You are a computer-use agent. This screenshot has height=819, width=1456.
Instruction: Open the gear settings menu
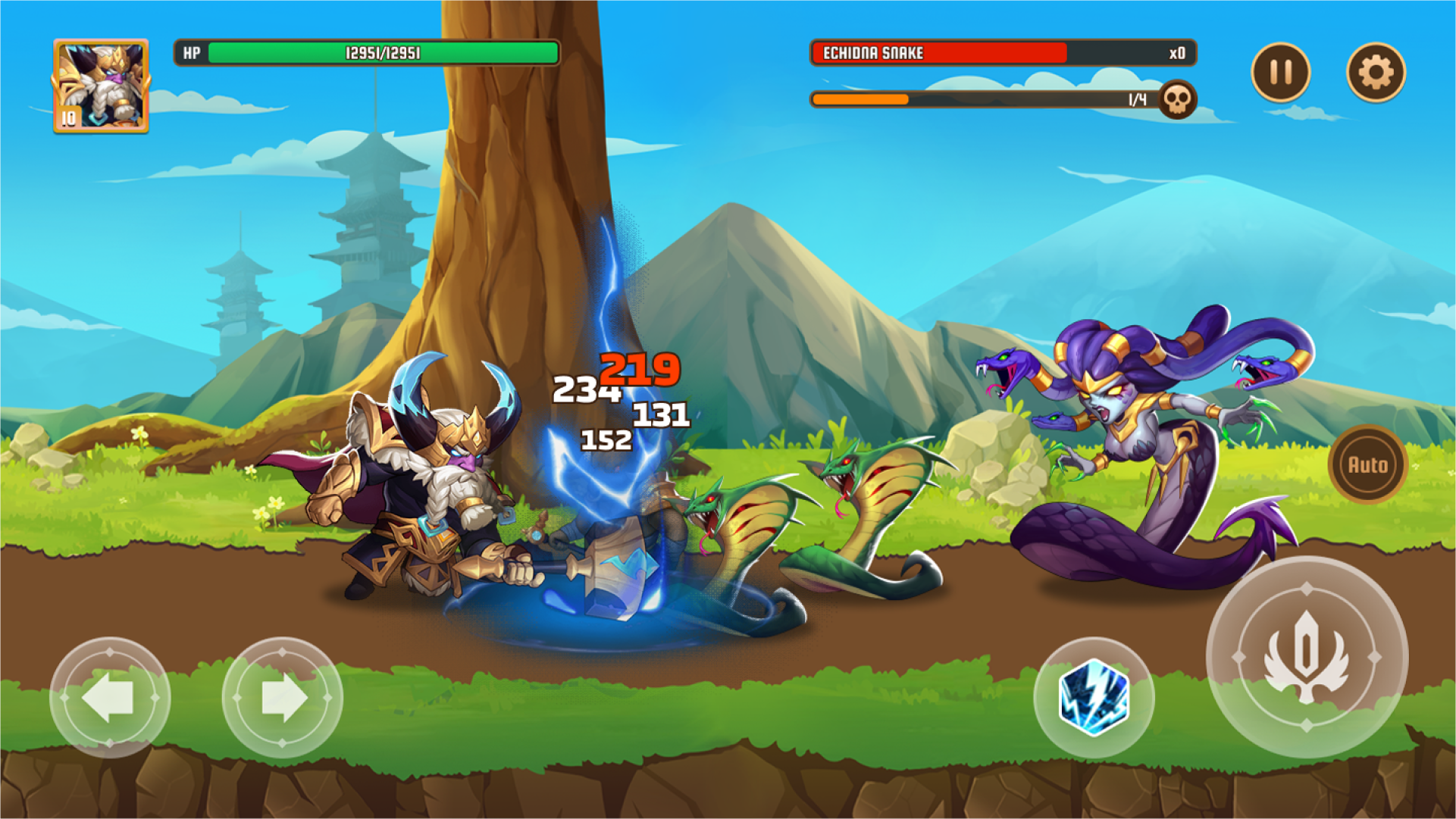(1376, 72)
